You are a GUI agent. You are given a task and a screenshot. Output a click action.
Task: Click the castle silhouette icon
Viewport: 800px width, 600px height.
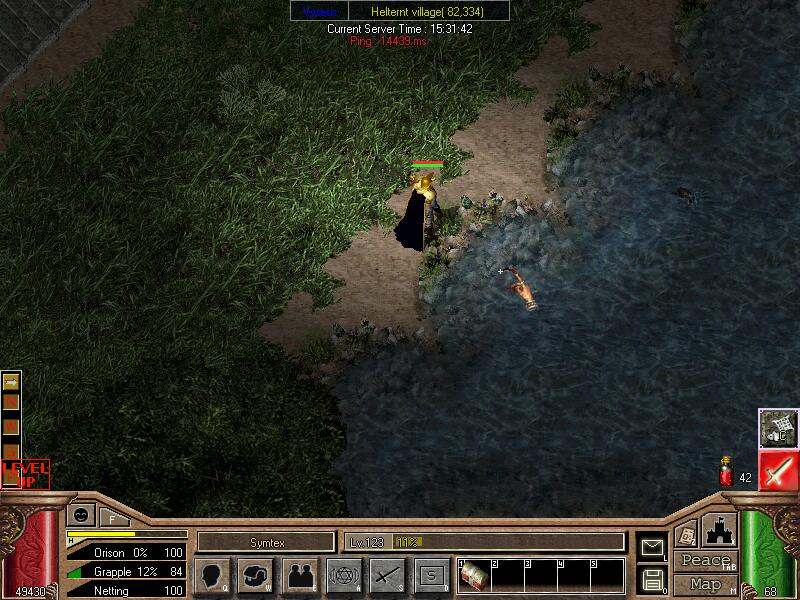tap(720, 530)
